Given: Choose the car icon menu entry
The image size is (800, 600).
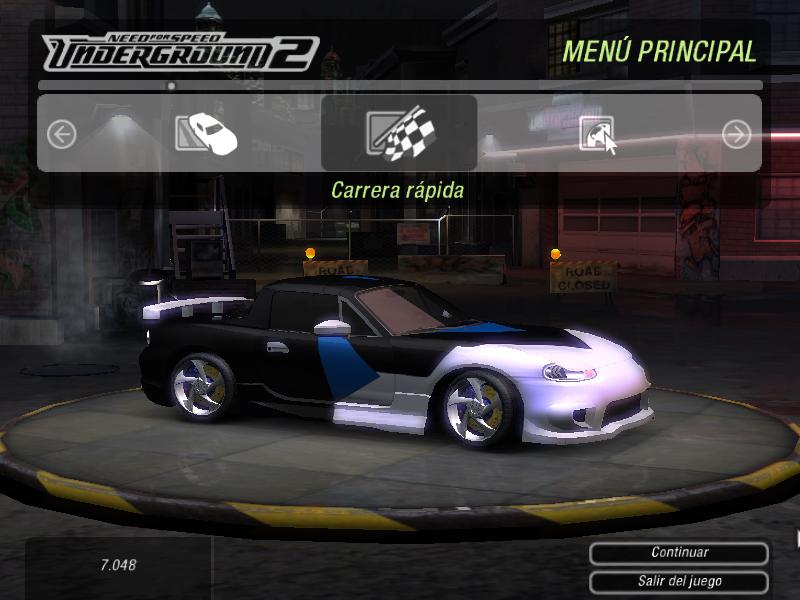Looking at the screenshot, I should [x=206, y=133].
